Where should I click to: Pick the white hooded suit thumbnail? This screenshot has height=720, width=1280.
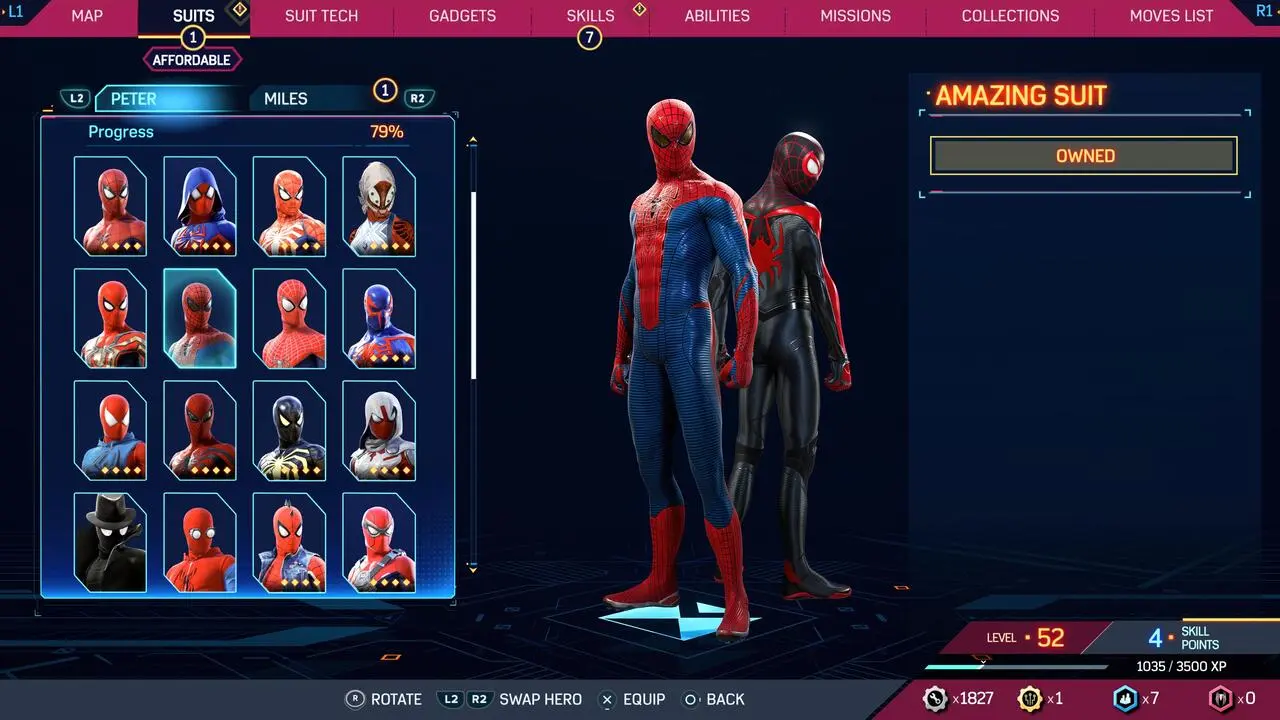coord(379,430)
